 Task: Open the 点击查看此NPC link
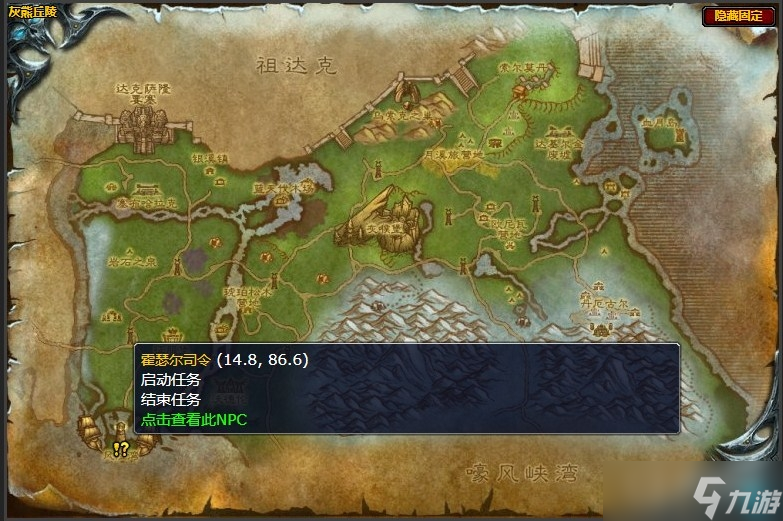pos(194,420)
